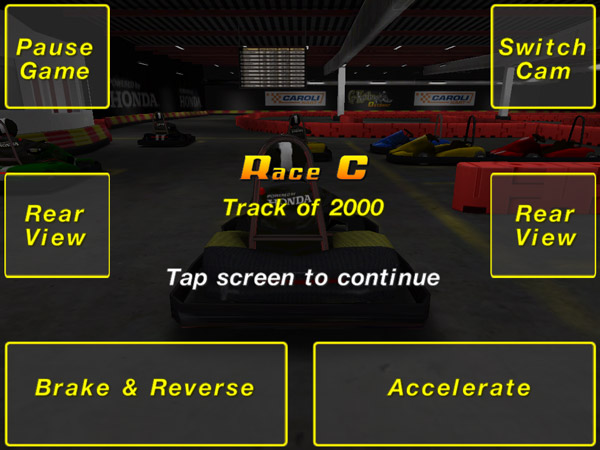Hit the Accelerate button
The height and width of the screenshot is (450, 600).
tap(458, 388)
